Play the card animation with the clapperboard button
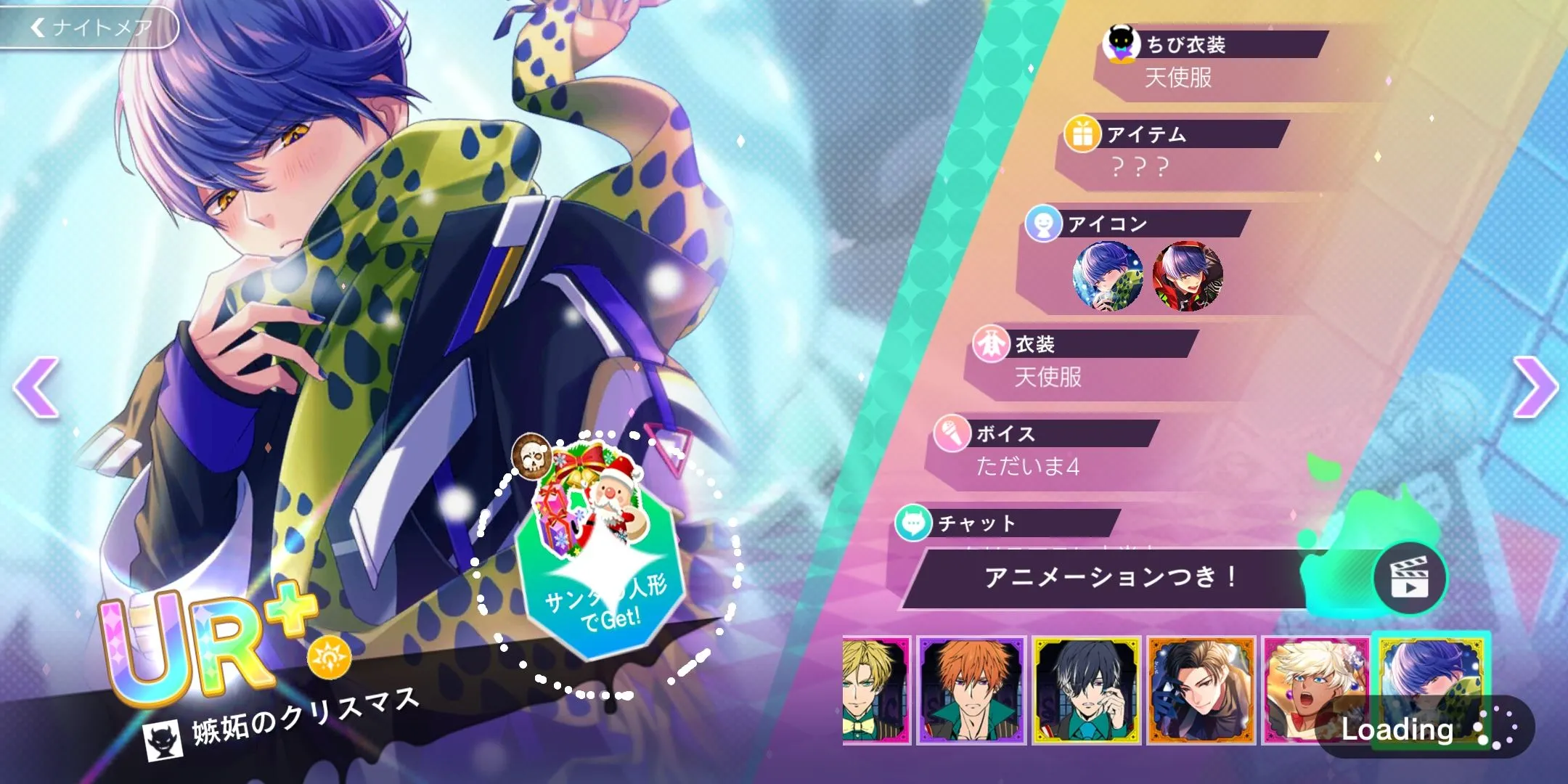This screenshot has height=784, width=1568. tap(1409, 579)
